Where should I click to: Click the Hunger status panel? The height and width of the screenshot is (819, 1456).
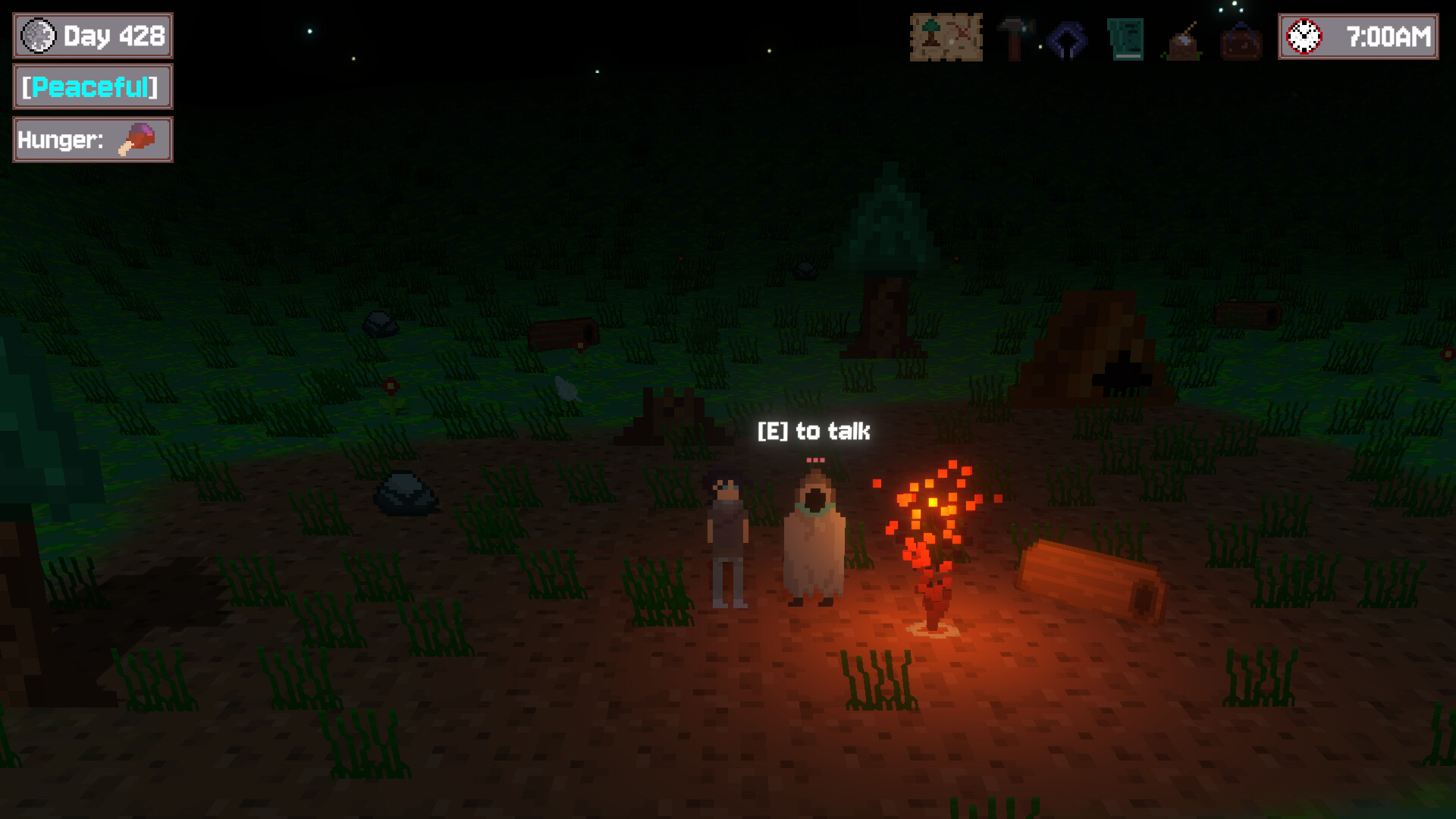(x=91, y=139)
